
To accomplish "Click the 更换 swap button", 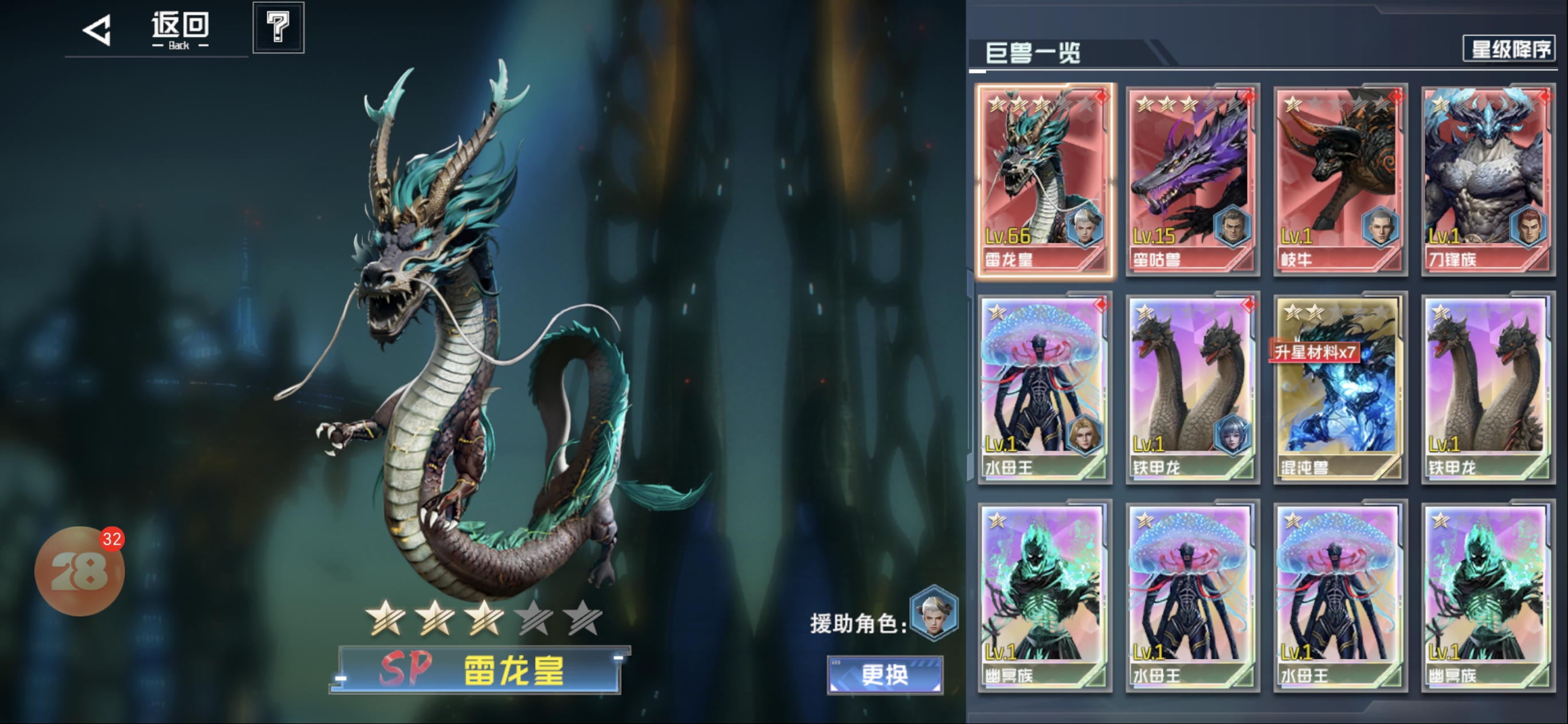I will click(885, 675).
